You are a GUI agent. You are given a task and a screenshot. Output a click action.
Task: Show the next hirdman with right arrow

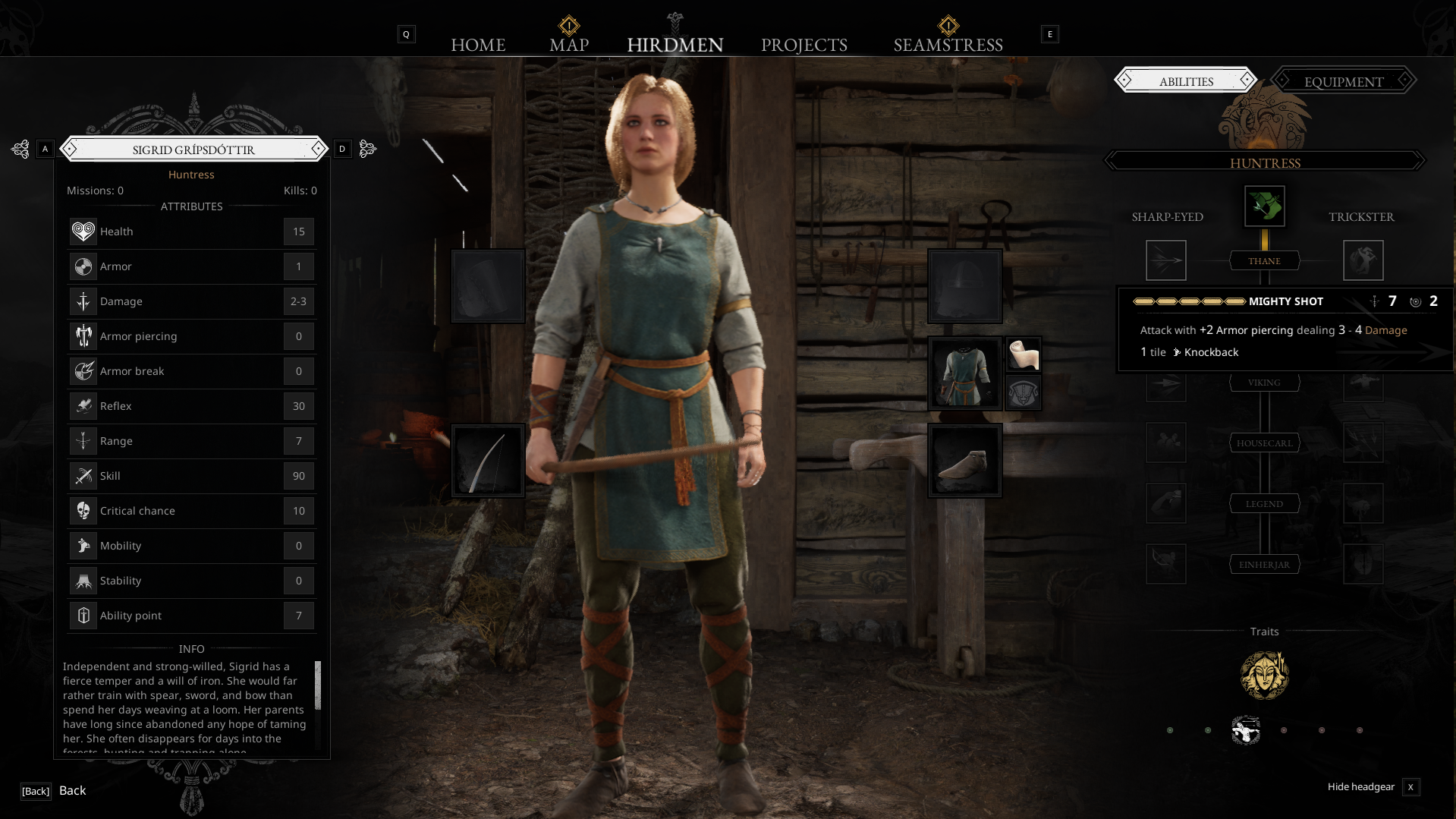[367, 149]
